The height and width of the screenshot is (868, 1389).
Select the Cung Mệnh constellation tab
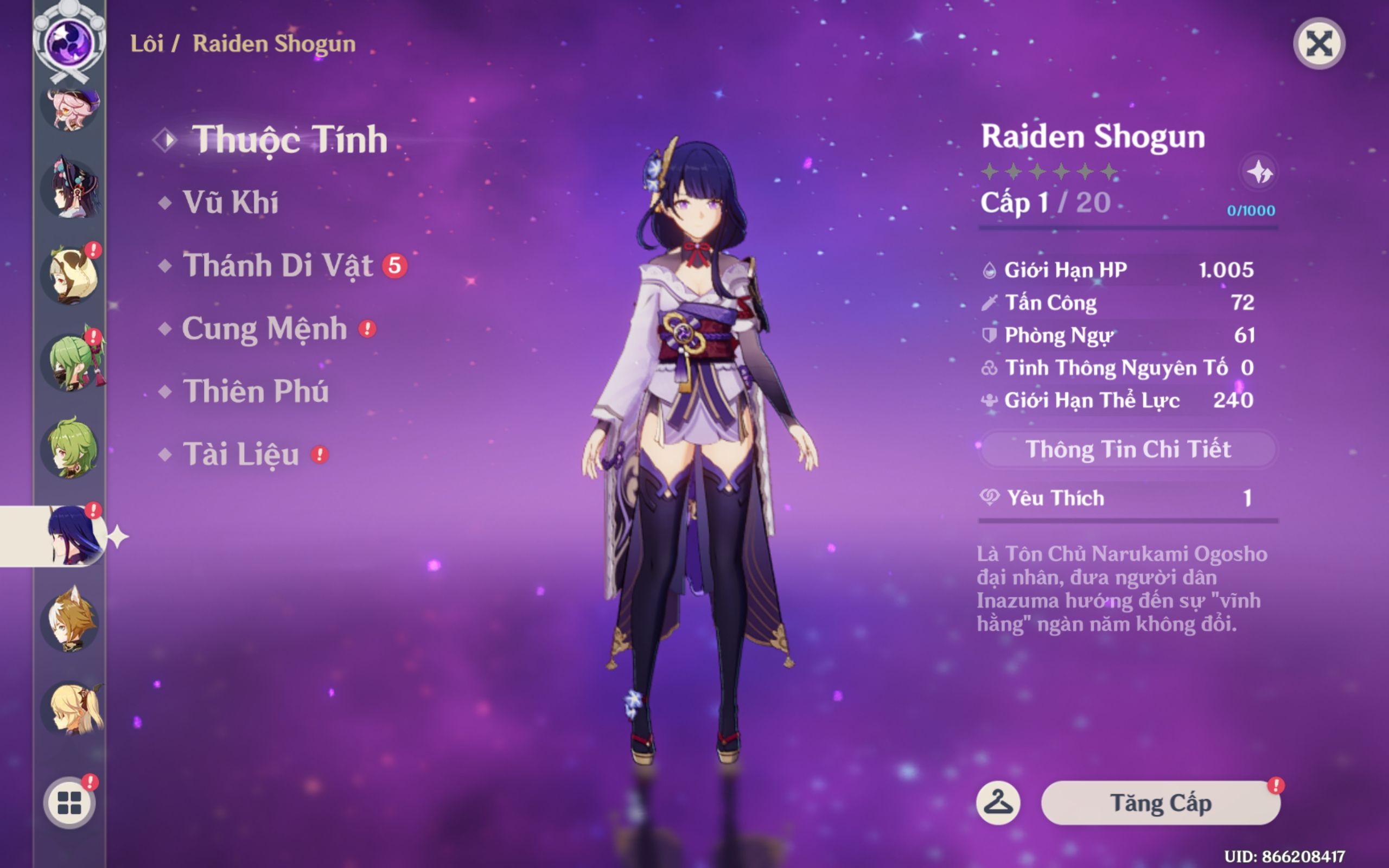[x=264, y=329]
